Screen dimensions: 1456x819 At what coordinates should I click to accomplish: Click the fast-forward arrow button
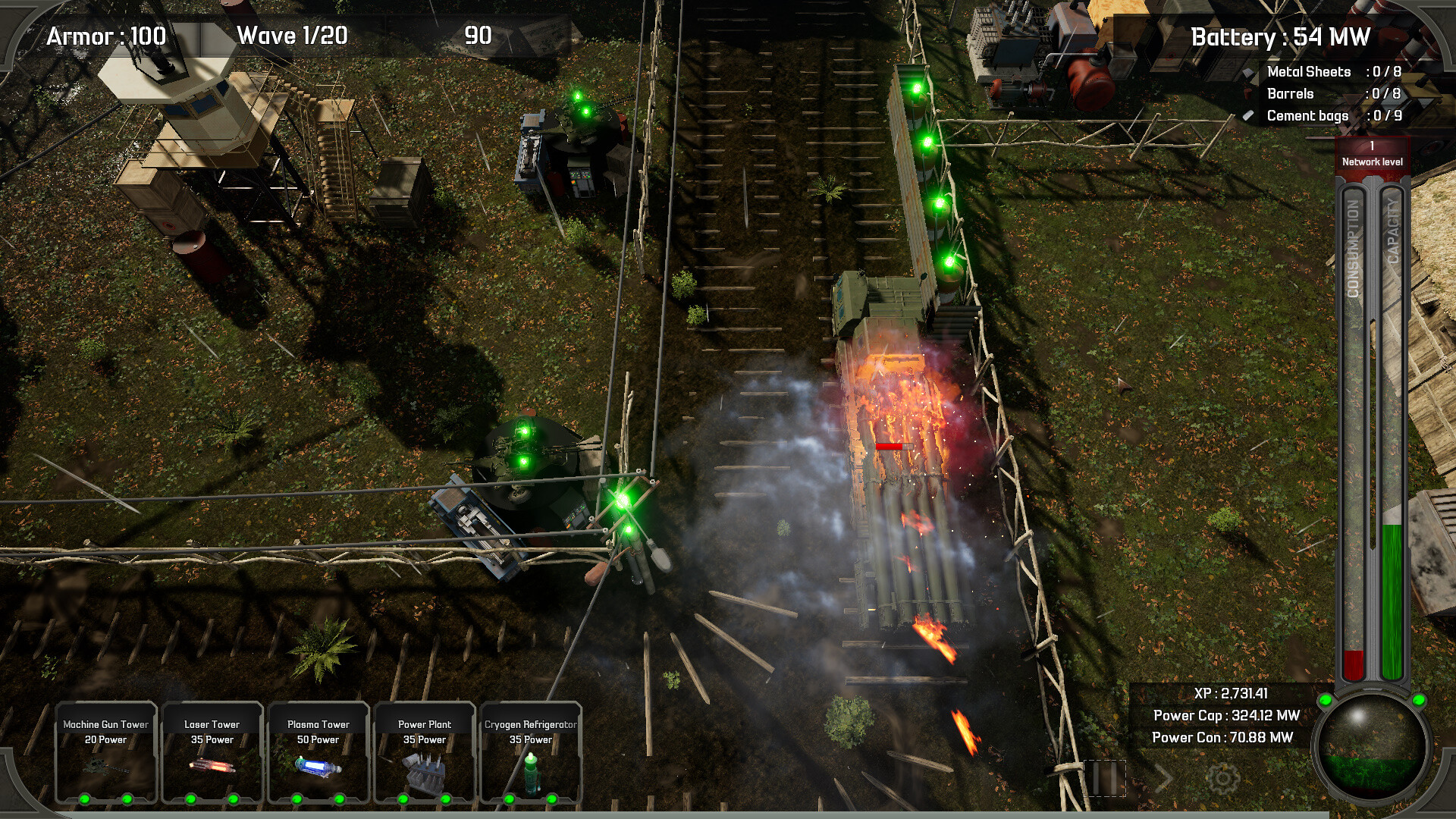pos(1163,778)
